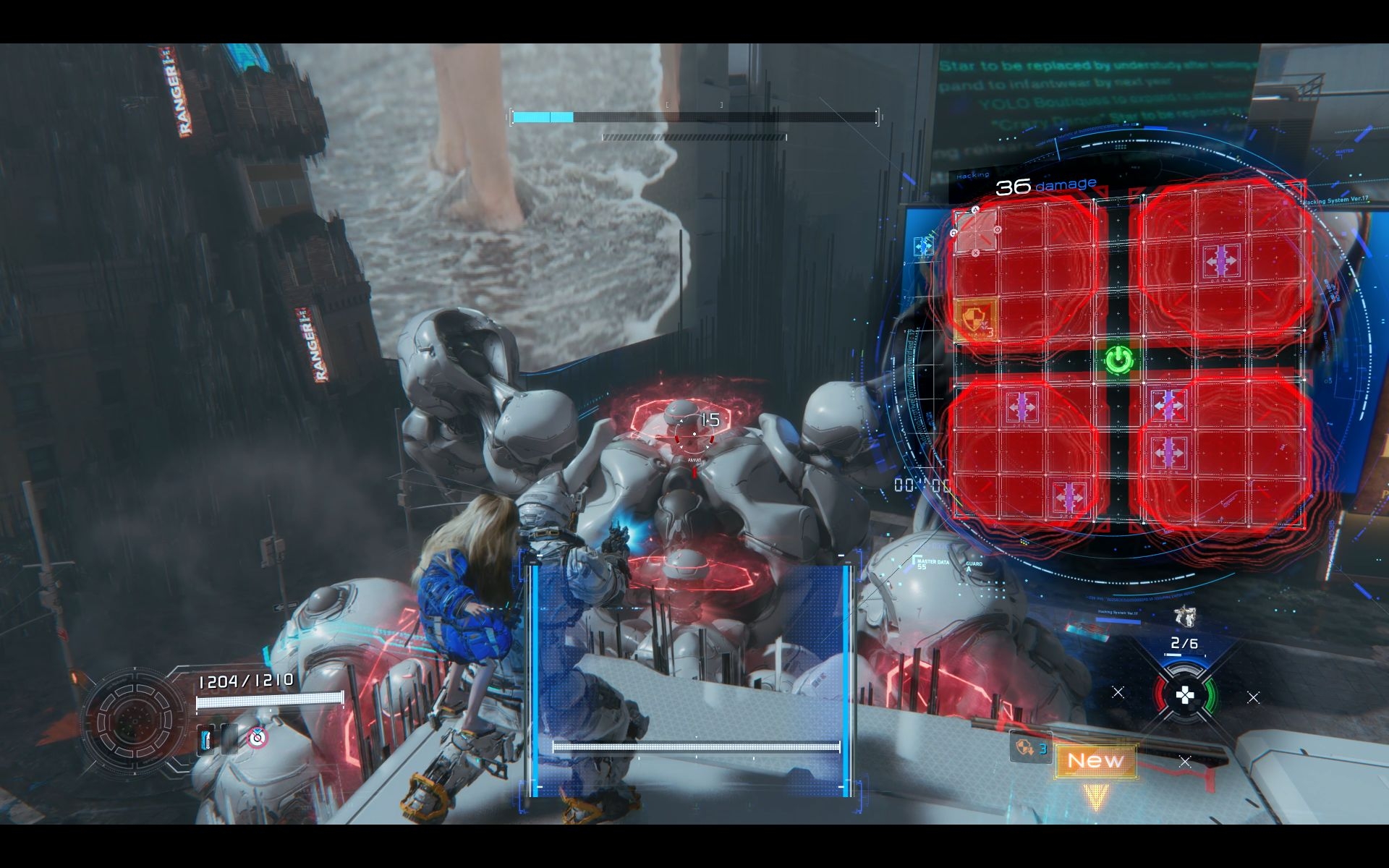The width and height of the screenshot is (1389, 868).
Task: Click the D-pad weapon selector wheel
Action: [1184, 696]
